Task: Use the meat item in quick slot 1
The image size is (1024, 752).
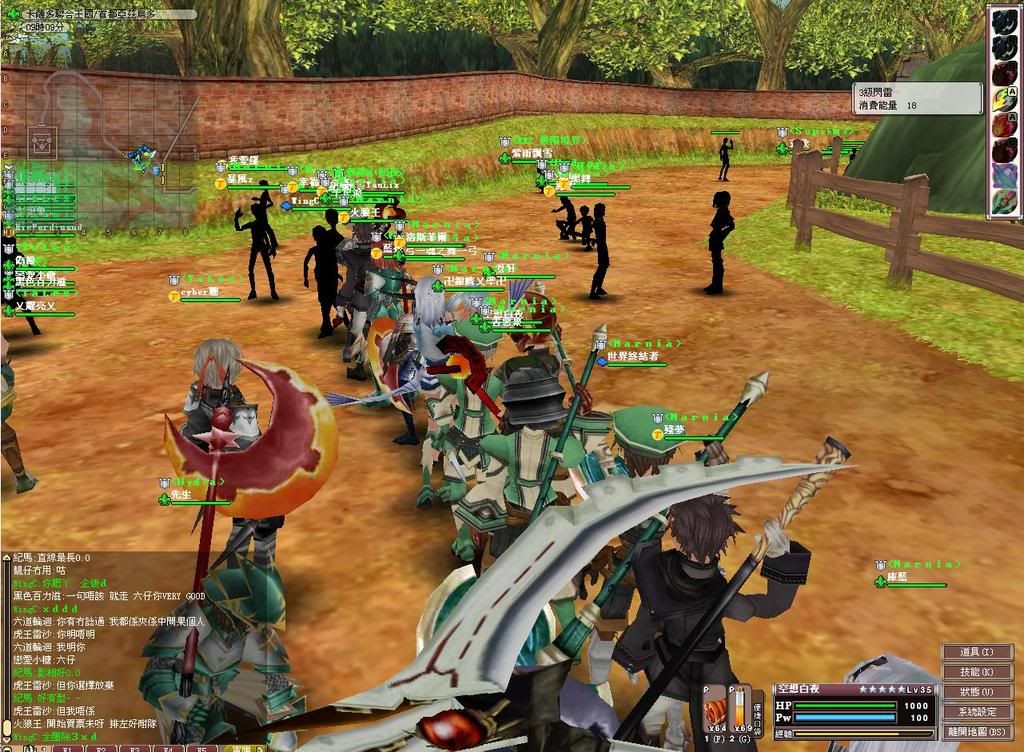Action: point(715,712)
